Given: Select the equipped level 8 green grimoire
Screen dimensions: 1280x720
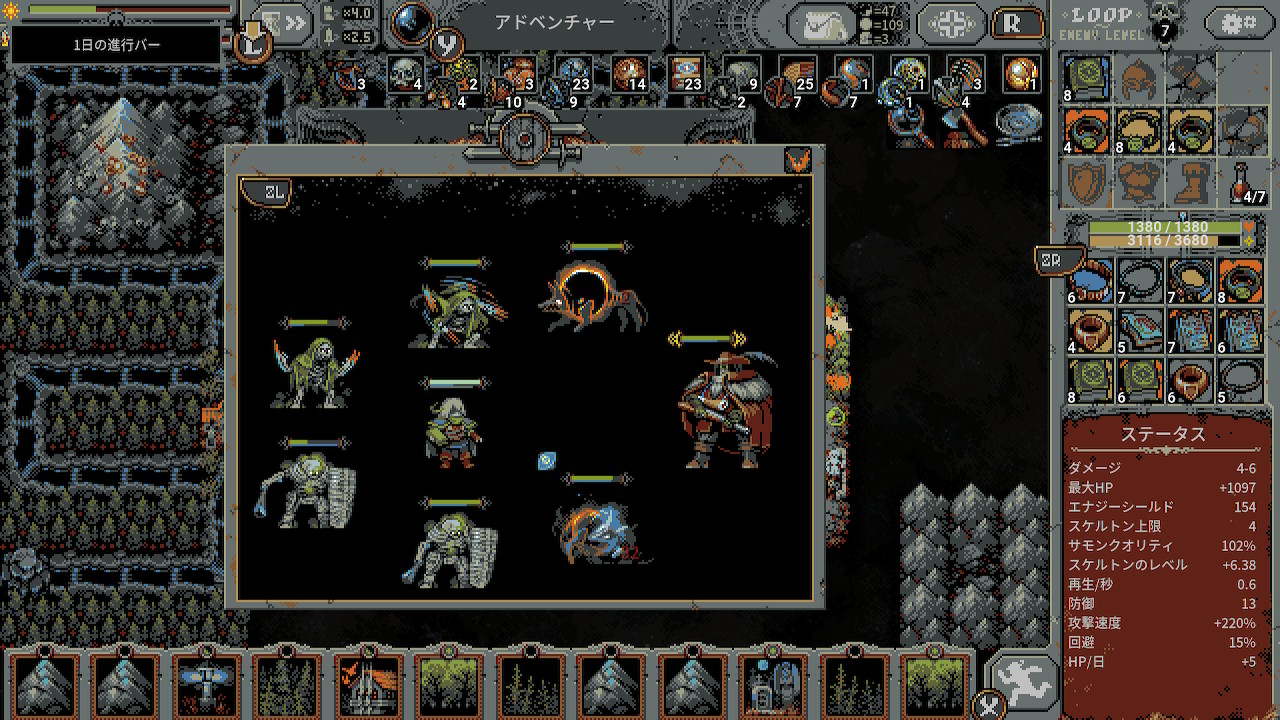Looking at the screenshot, I should [1087, 78].
